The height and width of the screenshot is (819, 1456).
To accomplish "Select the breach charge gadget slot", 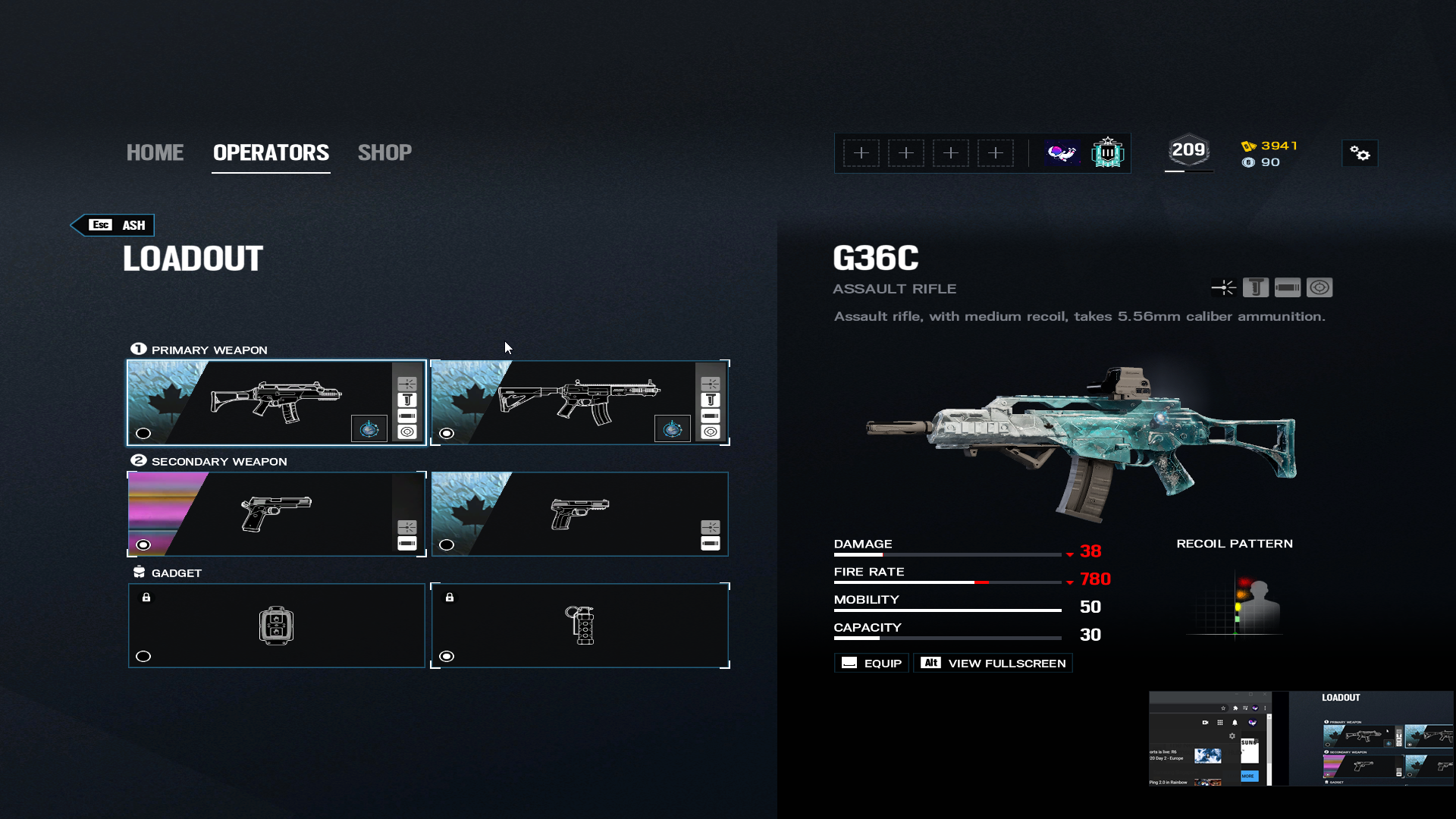I will [x=276, y=626].
